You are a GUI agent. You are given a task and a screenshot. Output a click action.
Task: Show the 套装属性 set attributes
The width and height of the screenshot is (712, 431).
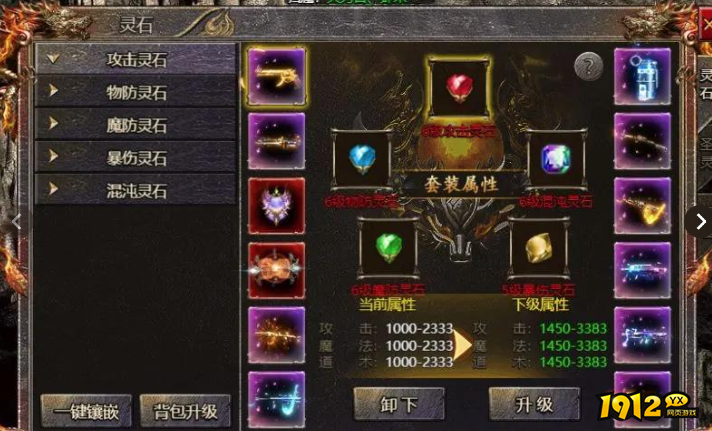click(x=459, y=185)
